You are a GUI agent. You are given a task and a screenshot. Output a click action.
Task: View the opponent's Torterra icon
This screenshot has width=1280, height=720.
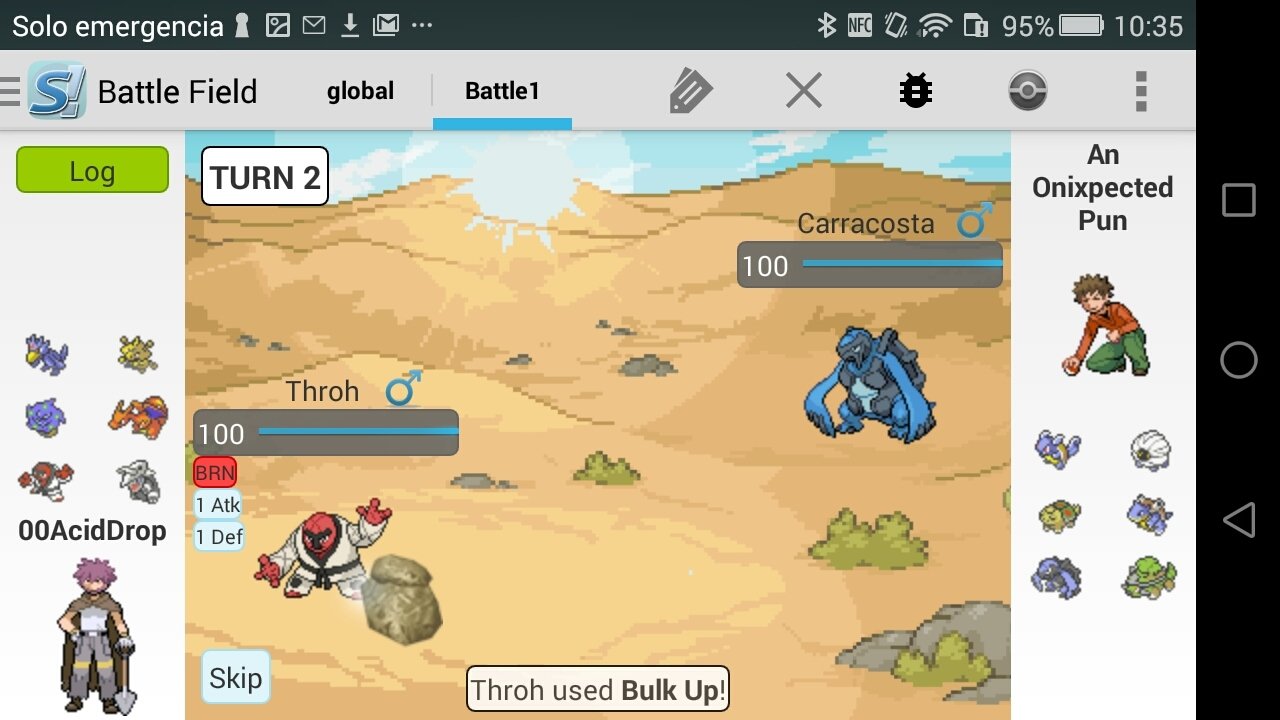[1149, 578]
